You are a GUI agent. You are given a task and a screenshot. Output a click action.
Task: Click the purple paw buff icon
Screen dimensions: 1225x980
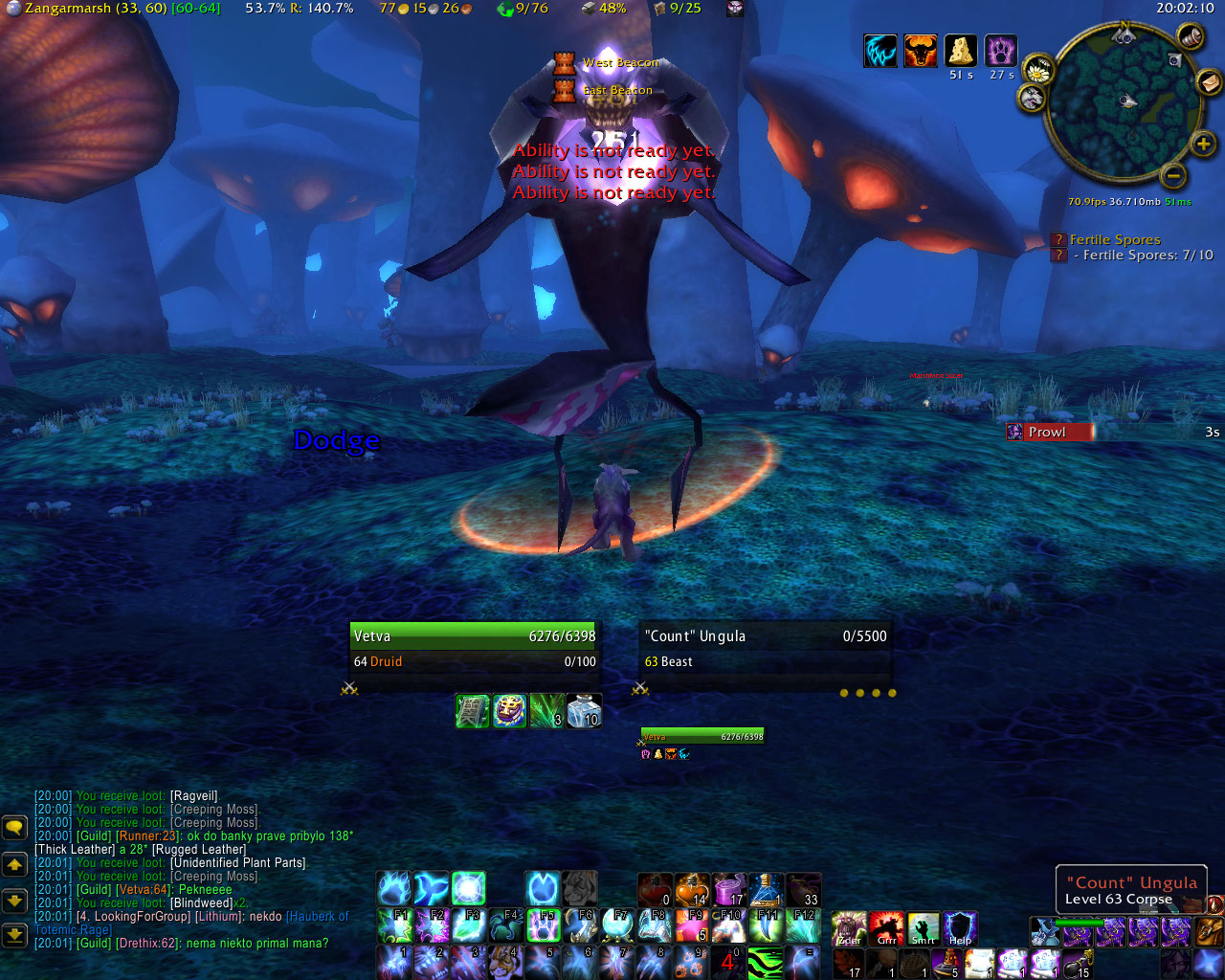tap(1000, 51)
